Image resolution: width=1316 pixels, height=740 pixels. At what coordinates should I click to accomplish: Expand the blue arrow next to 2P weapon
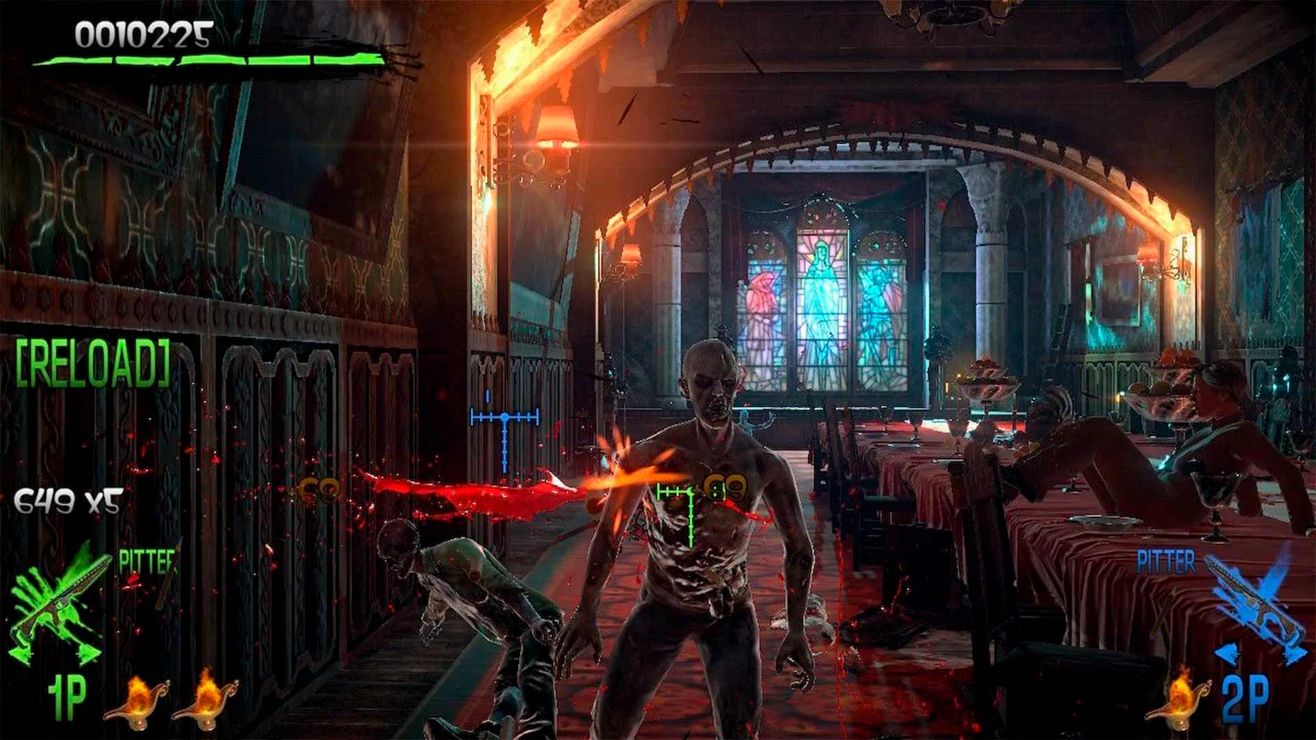coord(1223,655)
